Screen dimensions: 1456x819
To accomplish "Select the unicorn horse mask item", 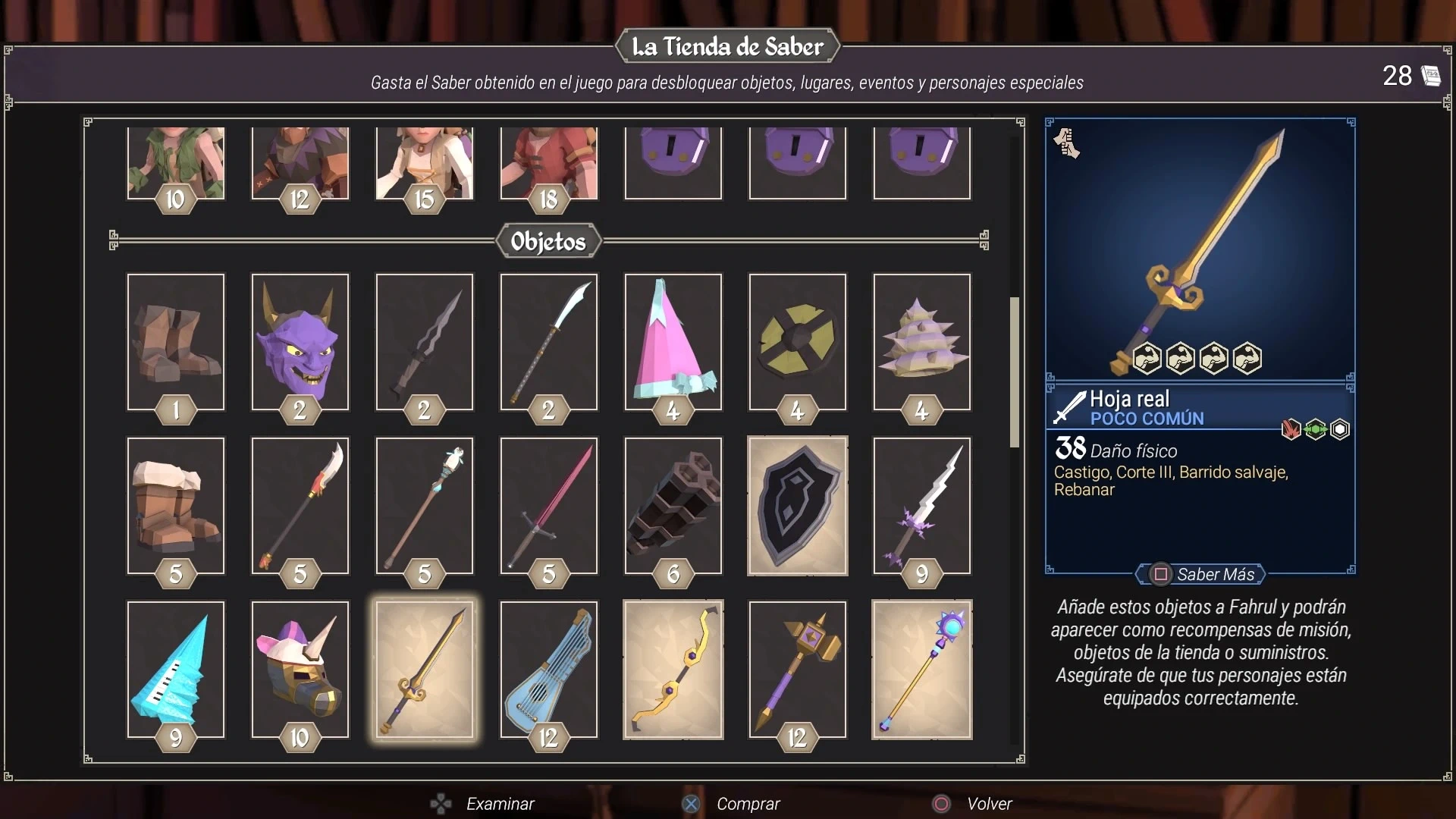I will pos(300,669).
